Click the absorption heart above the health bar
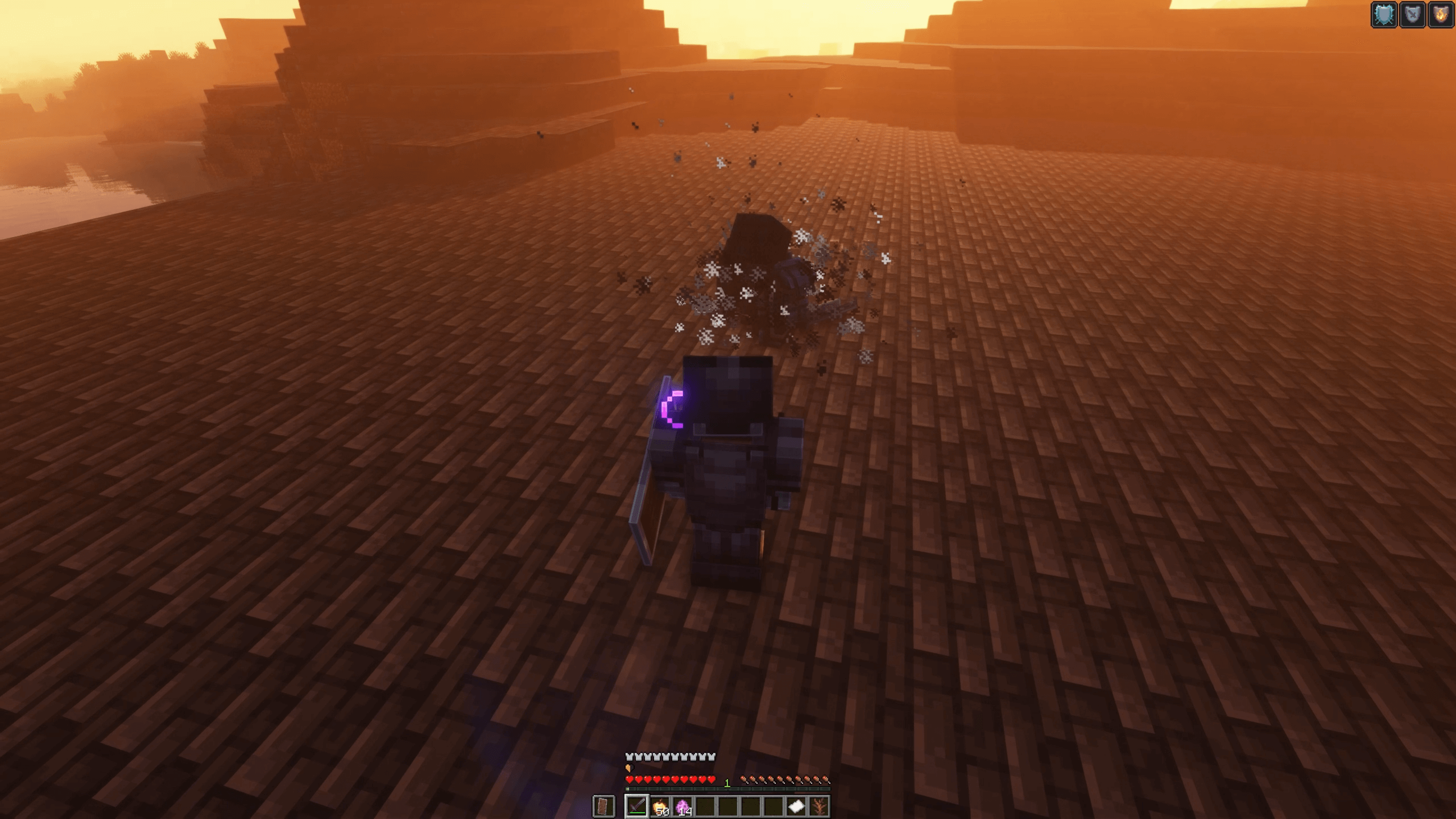The height and width of the screenshot is (819, 1456). click(629, 769)
